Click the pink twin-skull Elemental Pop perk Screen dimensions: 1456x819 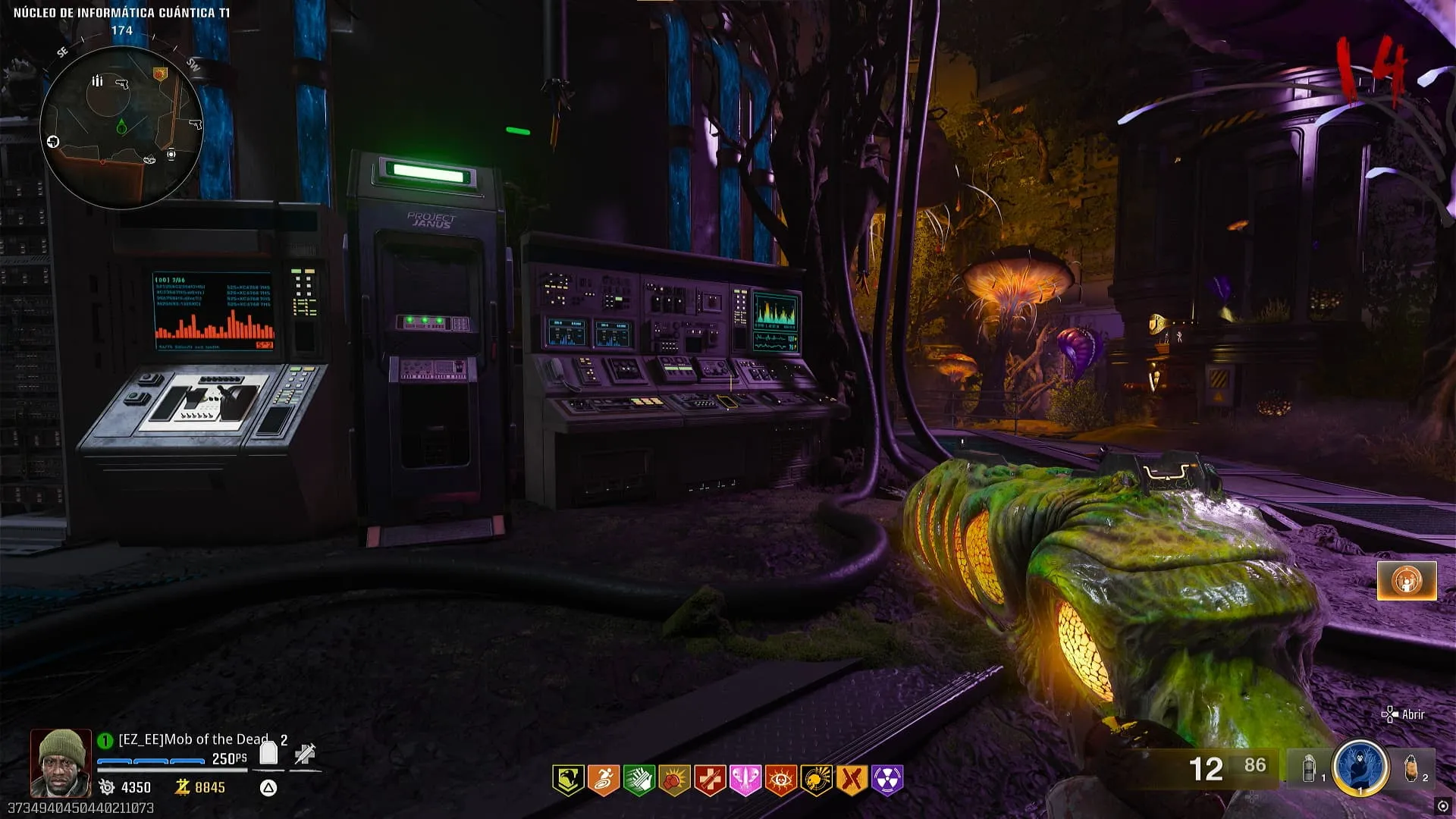pyautogui.click(x=745, y=780)
